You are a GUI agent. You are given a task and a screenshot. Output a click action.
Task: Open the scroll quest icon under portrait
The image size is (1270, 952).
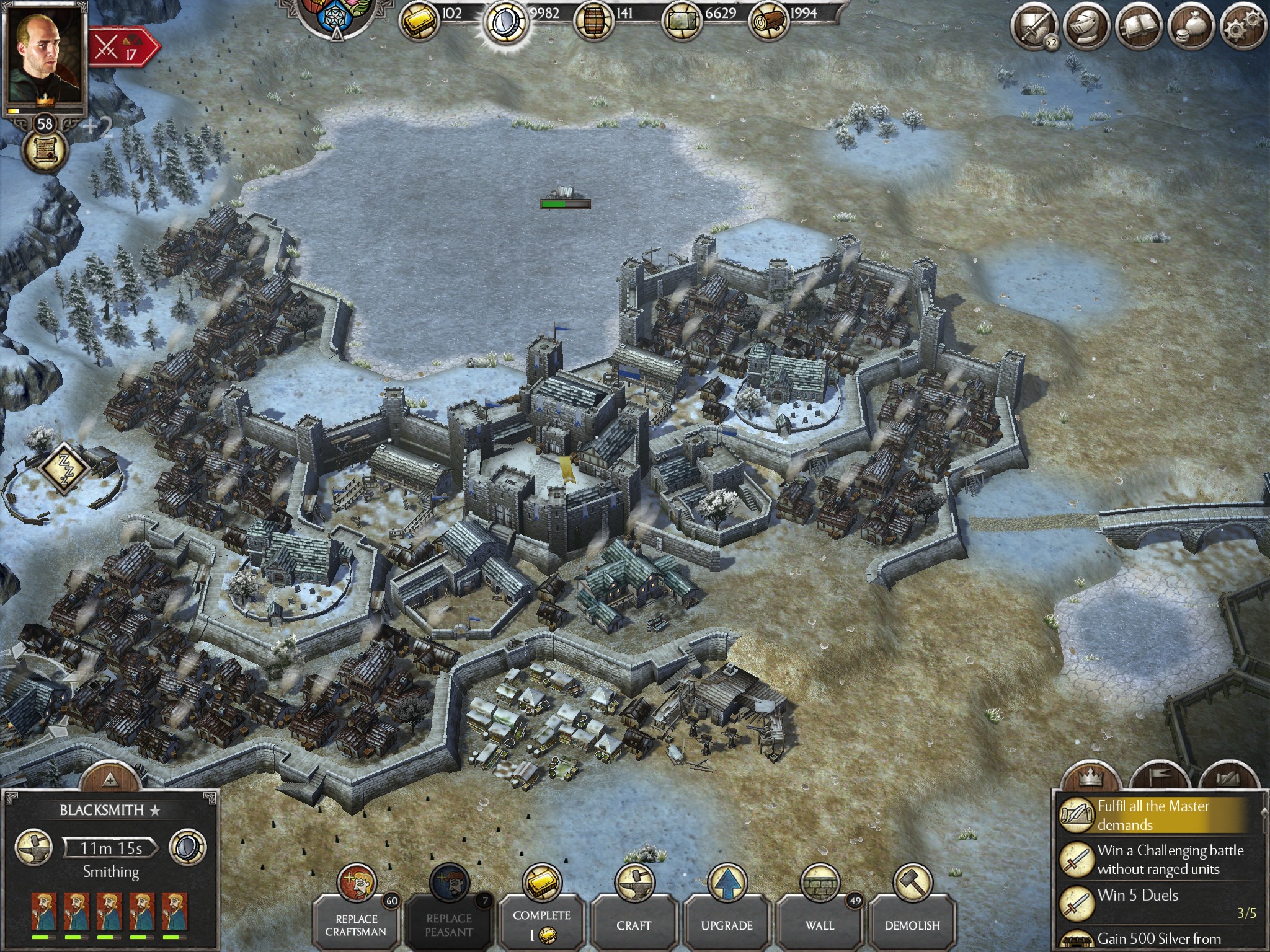(45, 151)
